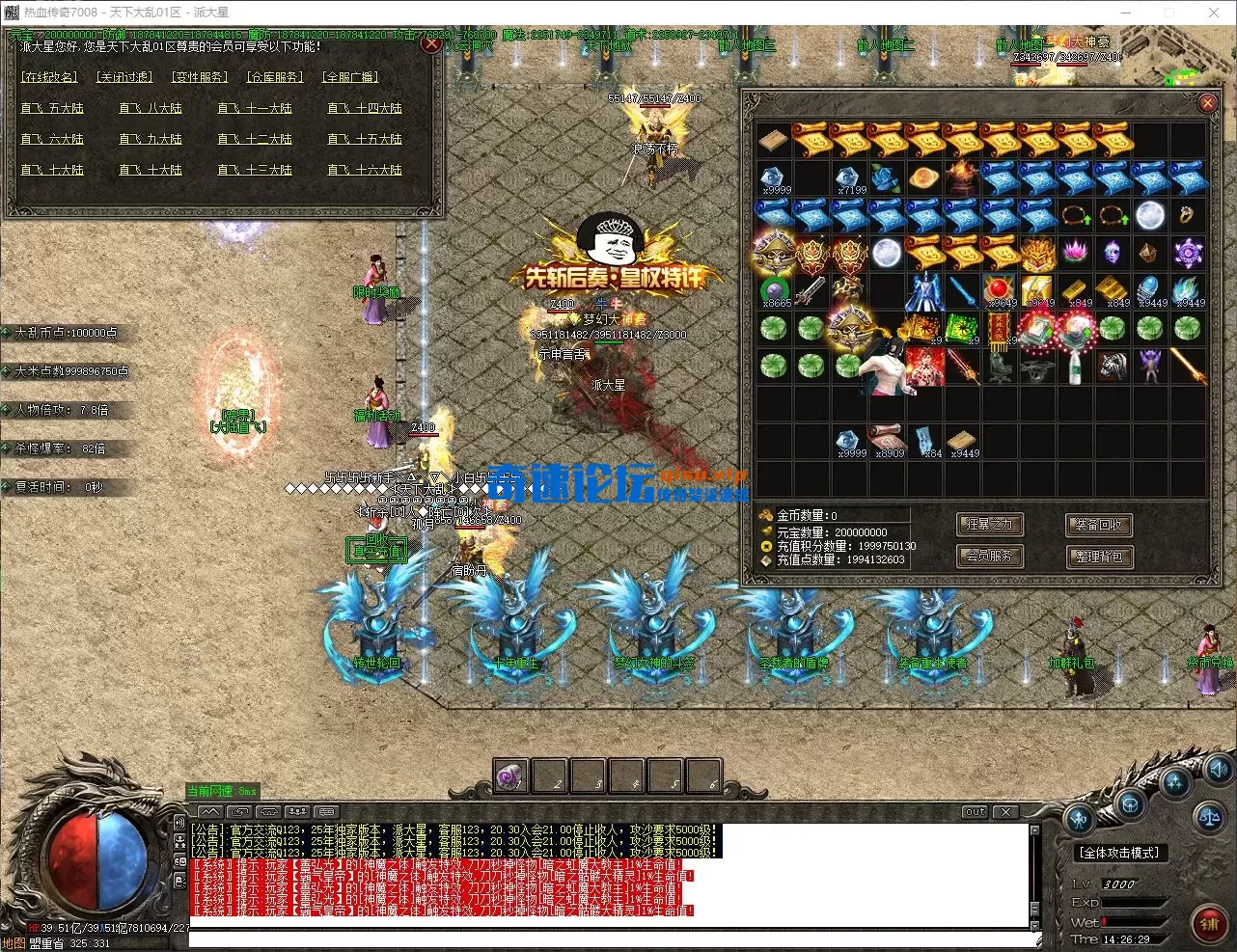Screen dimensions: 1237x952
Task: Change the 全体攻击模式 attack mode
Action: coord(1119,853)
